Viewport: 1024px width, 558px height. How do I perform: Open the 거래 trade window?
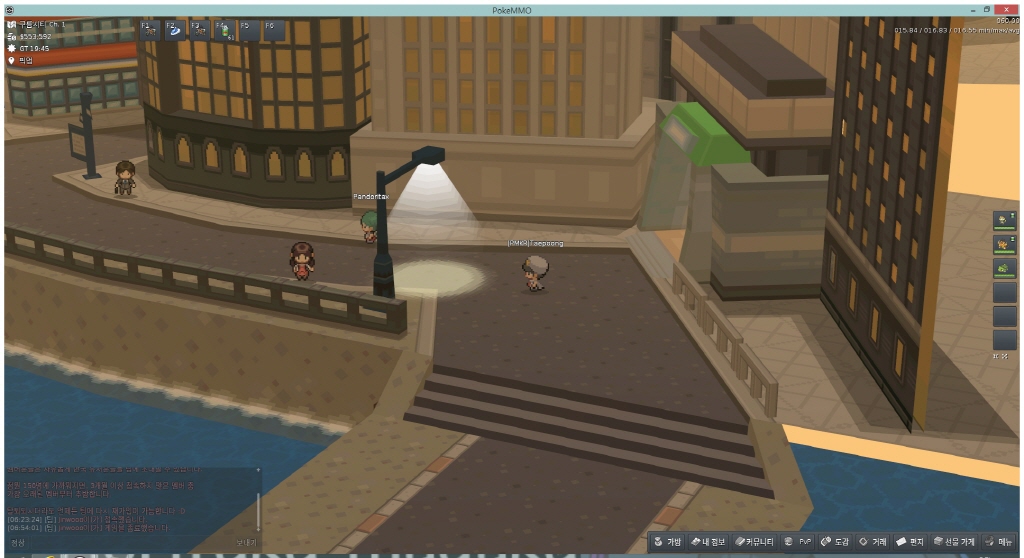(873, 541)
